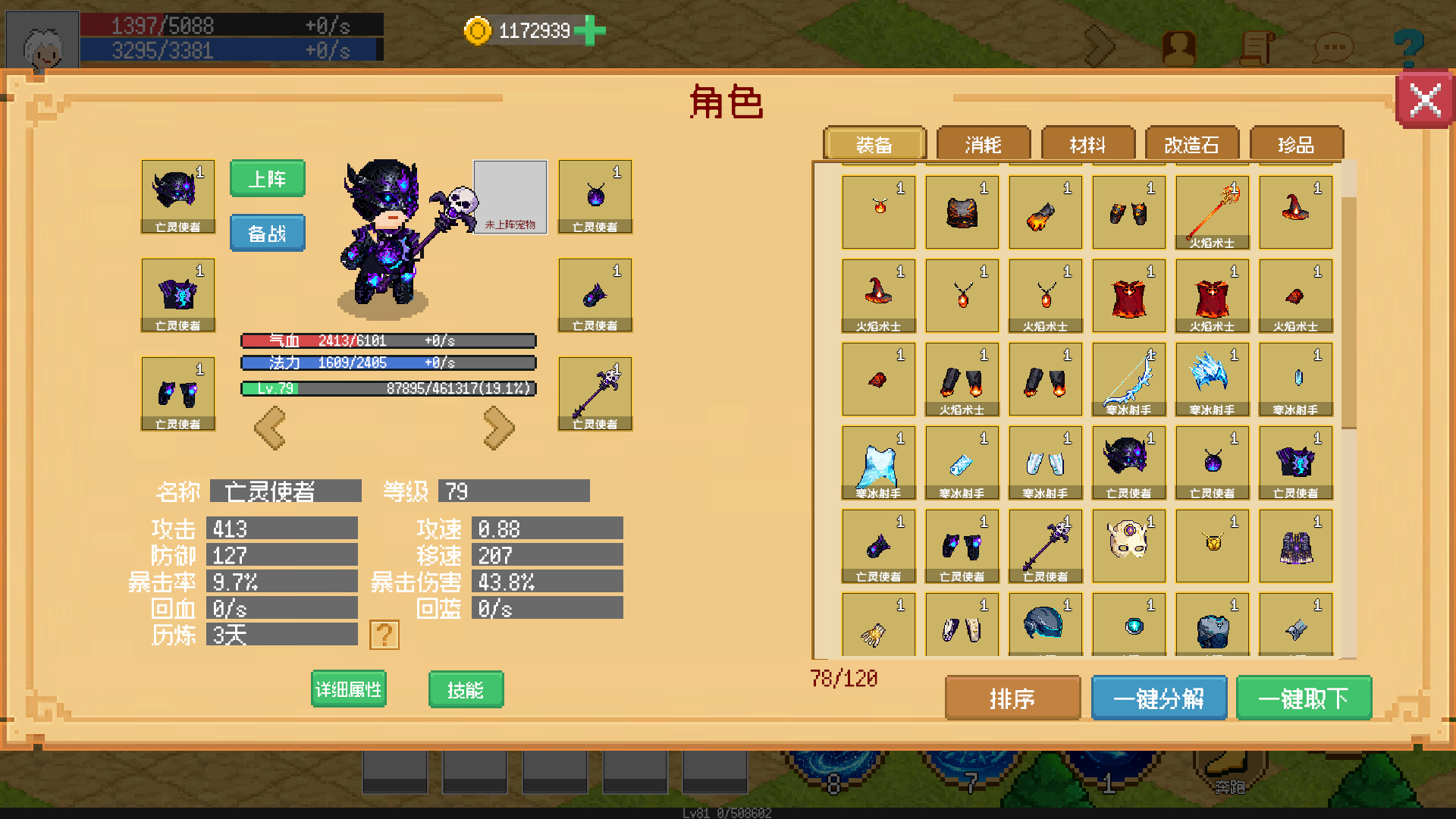Image resolution: width=1456 pixels, height=819 pixels.
Task: Close the 角色 character window
Action: coord(1424,100)
